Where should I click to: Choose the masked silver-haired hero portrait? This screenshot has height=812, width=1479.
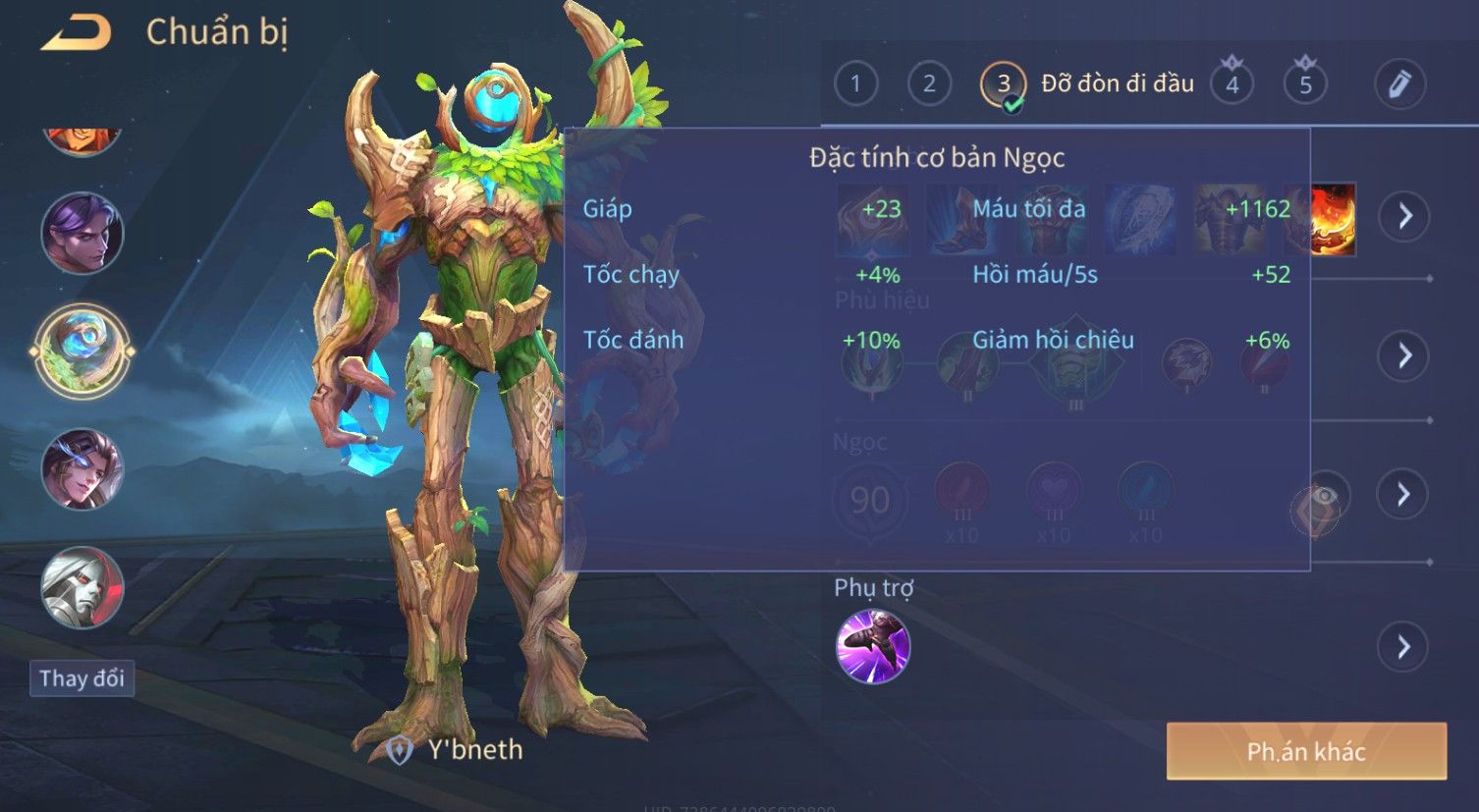tap(82, 587)
